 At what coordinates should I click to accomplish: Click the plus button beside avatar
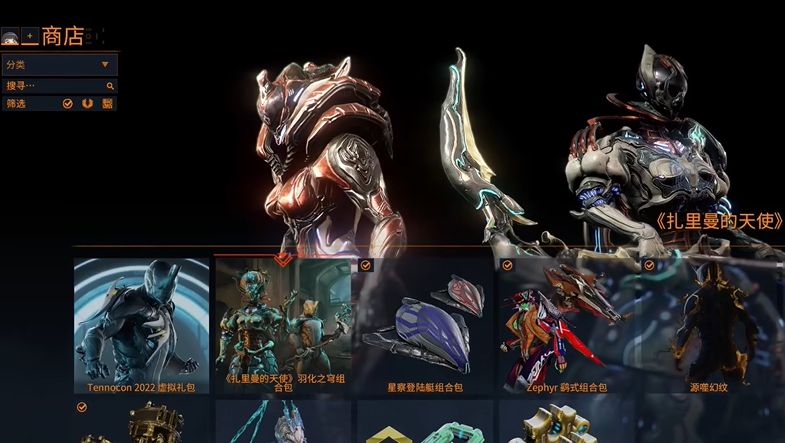tap(29, 38)
